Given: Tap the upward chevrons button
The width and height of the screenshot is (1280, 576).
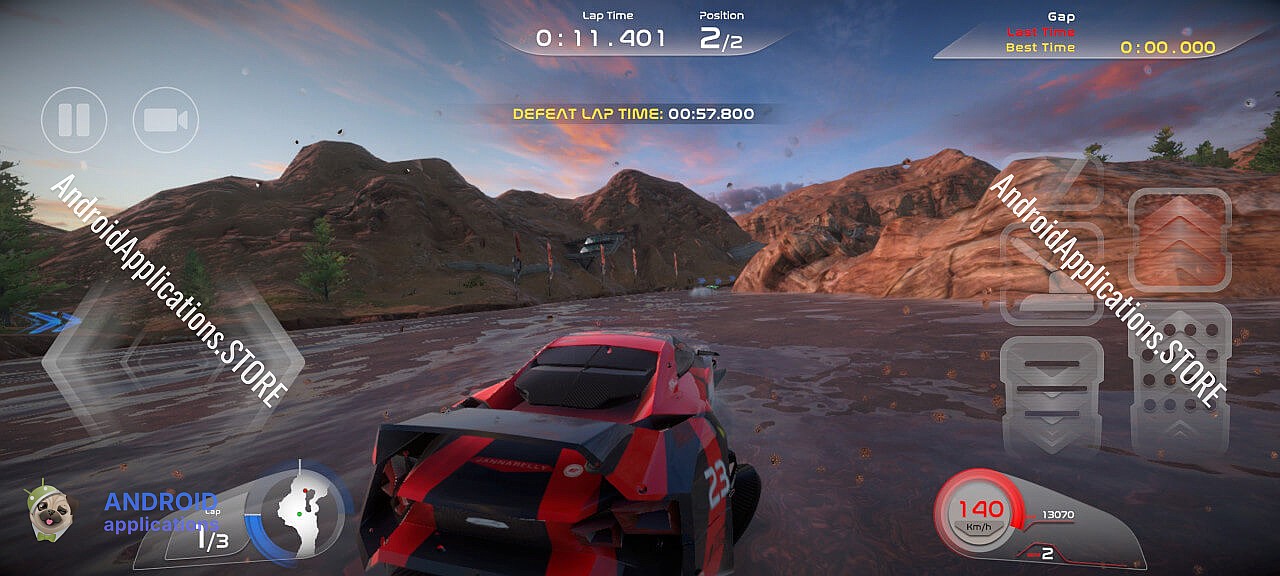Looking at the screenshot, I should (x=1180, y=239).
